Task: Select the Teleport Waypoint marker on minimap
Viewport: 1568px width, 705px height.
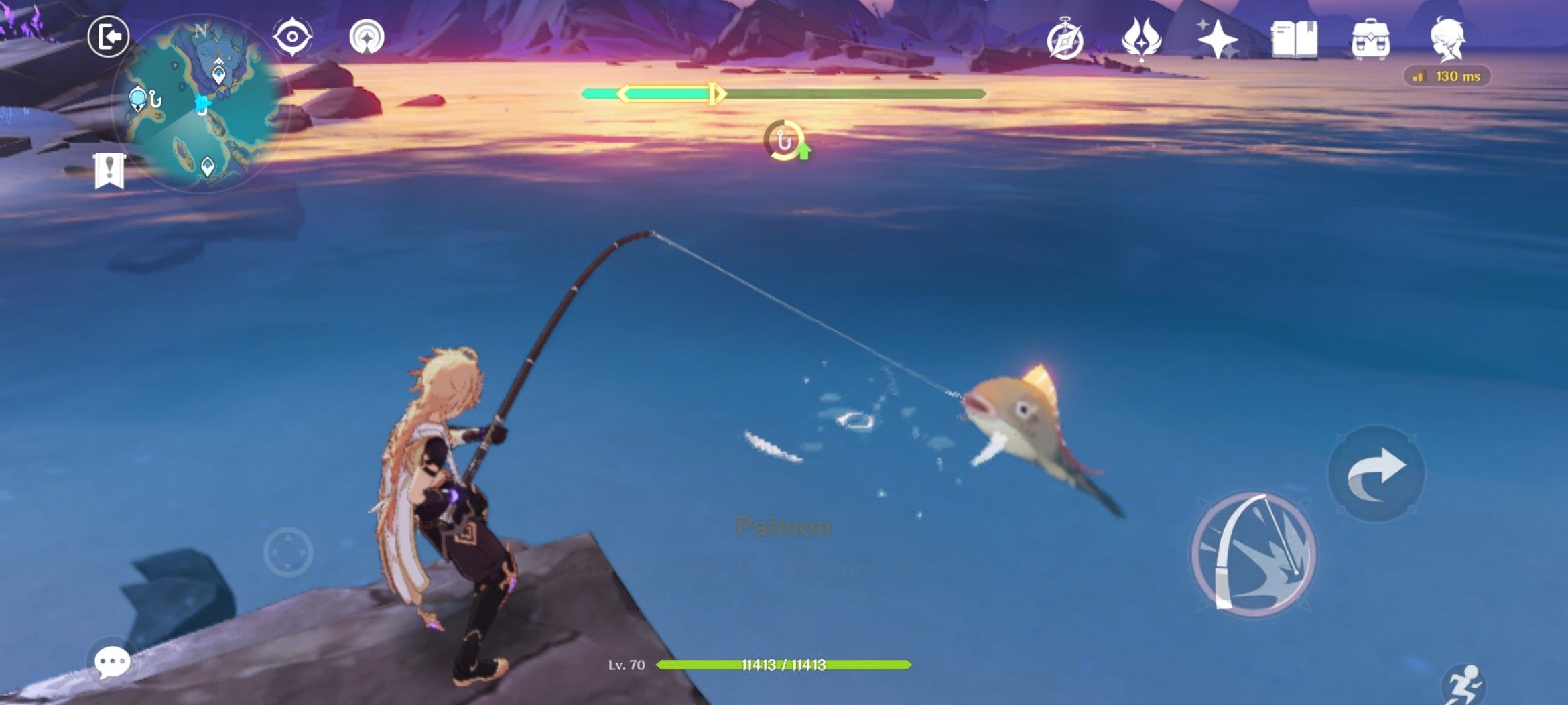Action: 218,74
